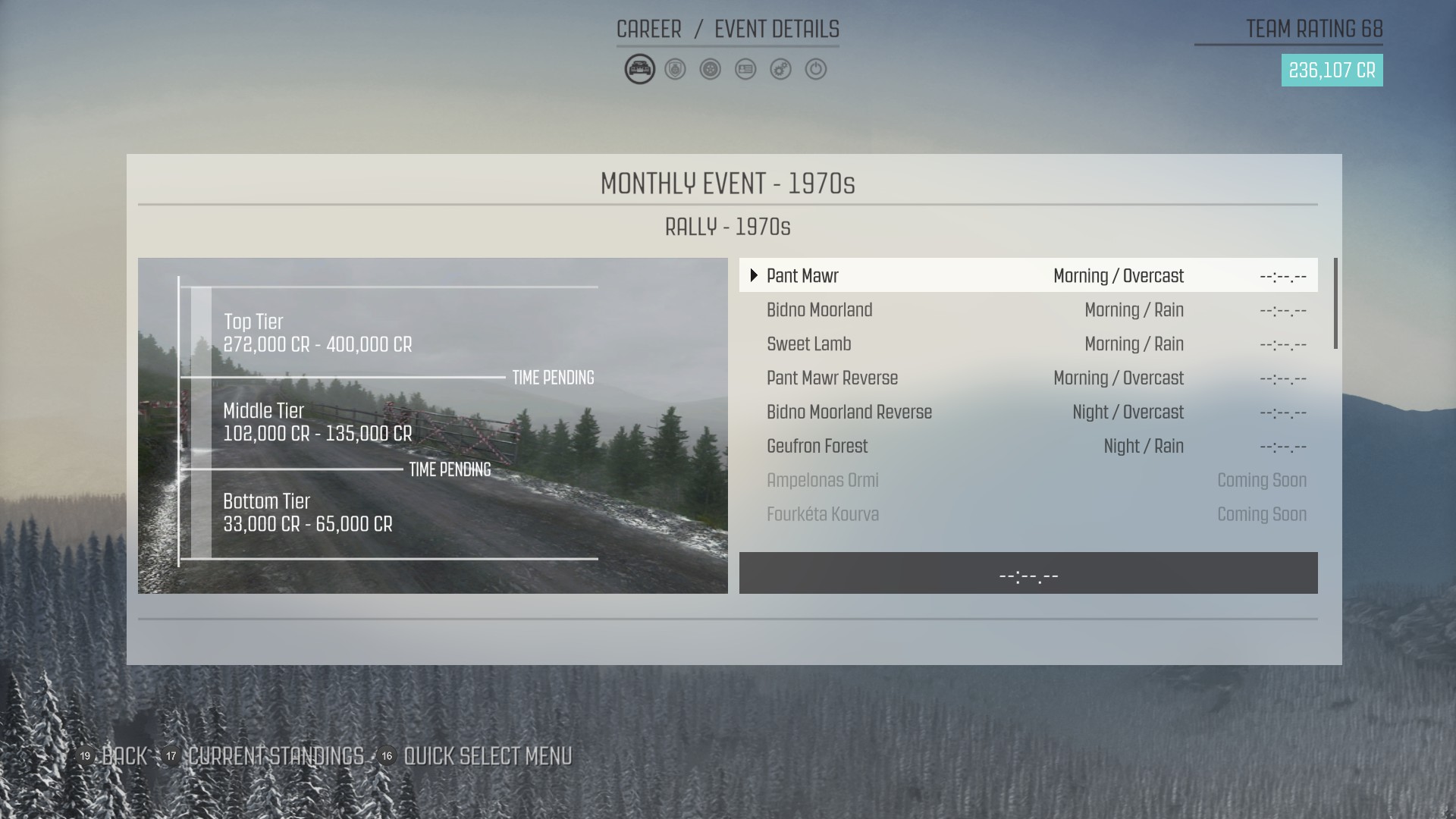Click the stage list scrollbar
Screen dimensions: 1456x819
click(1335, 304)
